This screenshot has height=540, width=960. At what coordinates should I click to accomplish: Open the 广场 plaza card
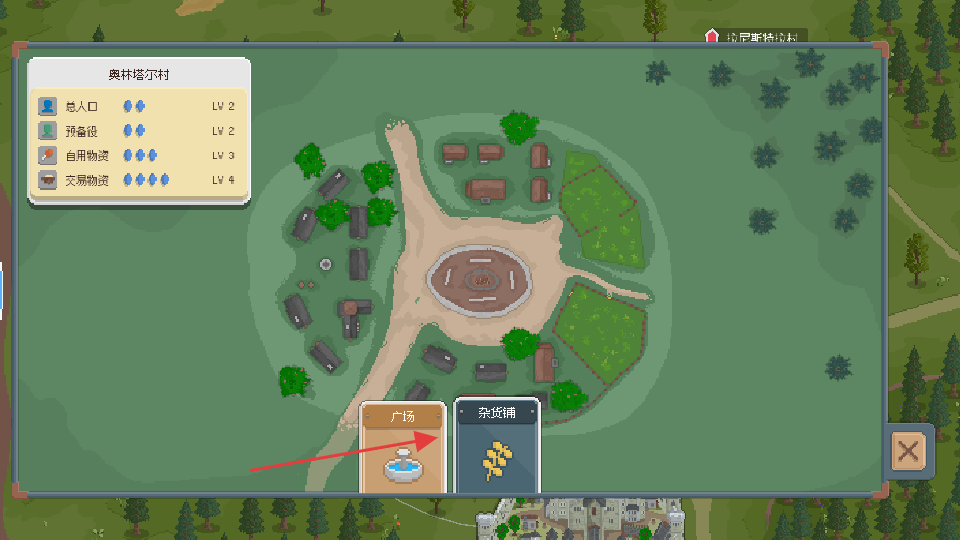402,449
